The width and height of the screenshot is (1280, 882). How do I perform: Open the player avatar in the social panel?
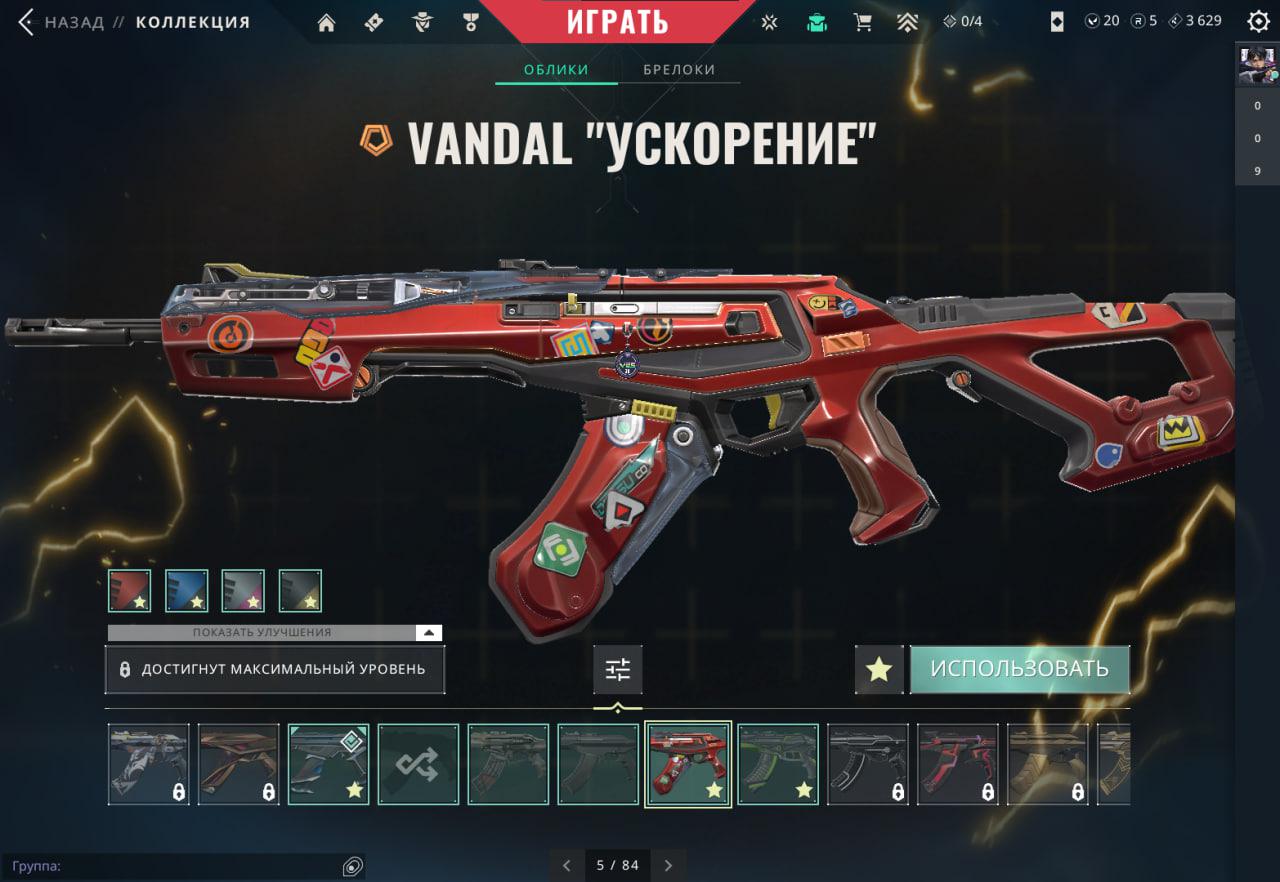click(1257, 66)
